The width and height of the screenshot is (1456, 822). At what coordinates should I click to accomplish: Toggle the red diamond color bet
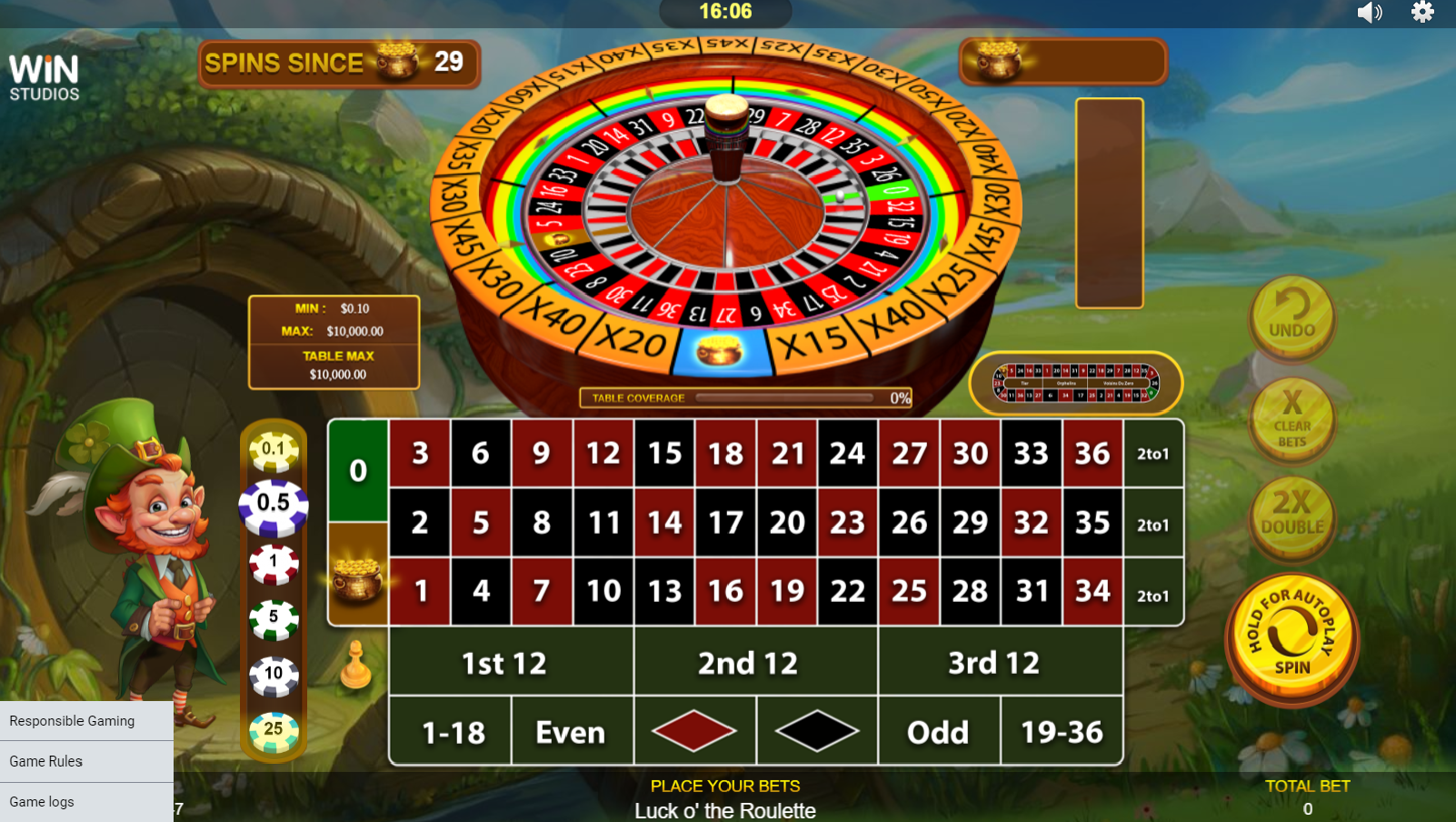(x=695, y=730)
